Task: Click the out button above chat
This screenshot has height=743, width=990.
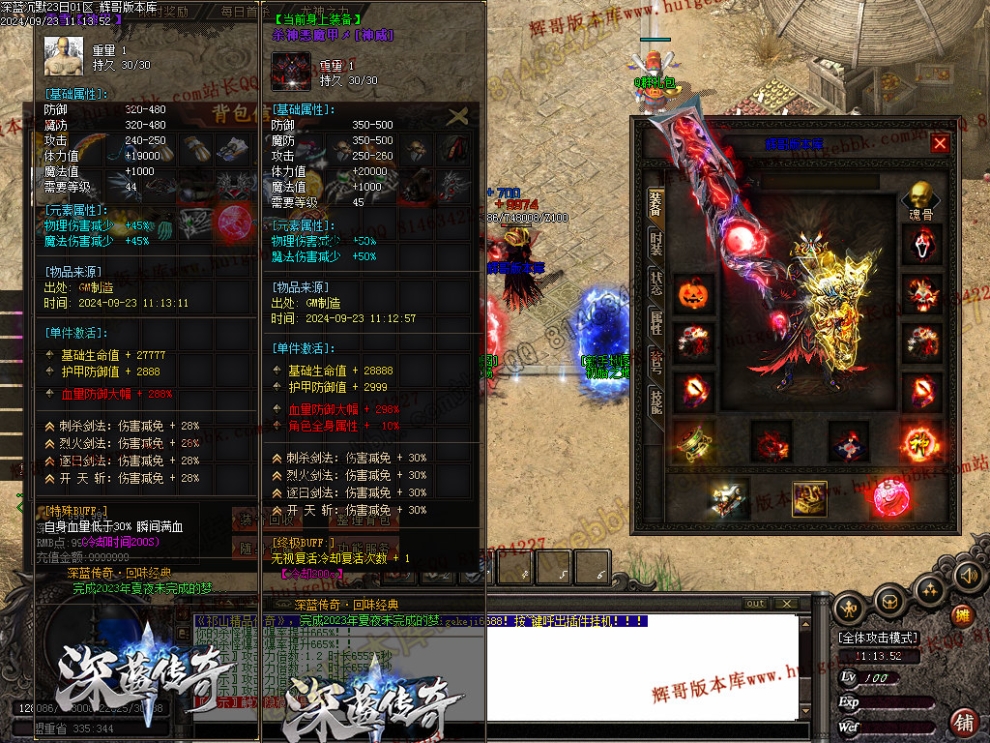Action: click(x=756, y=603)
